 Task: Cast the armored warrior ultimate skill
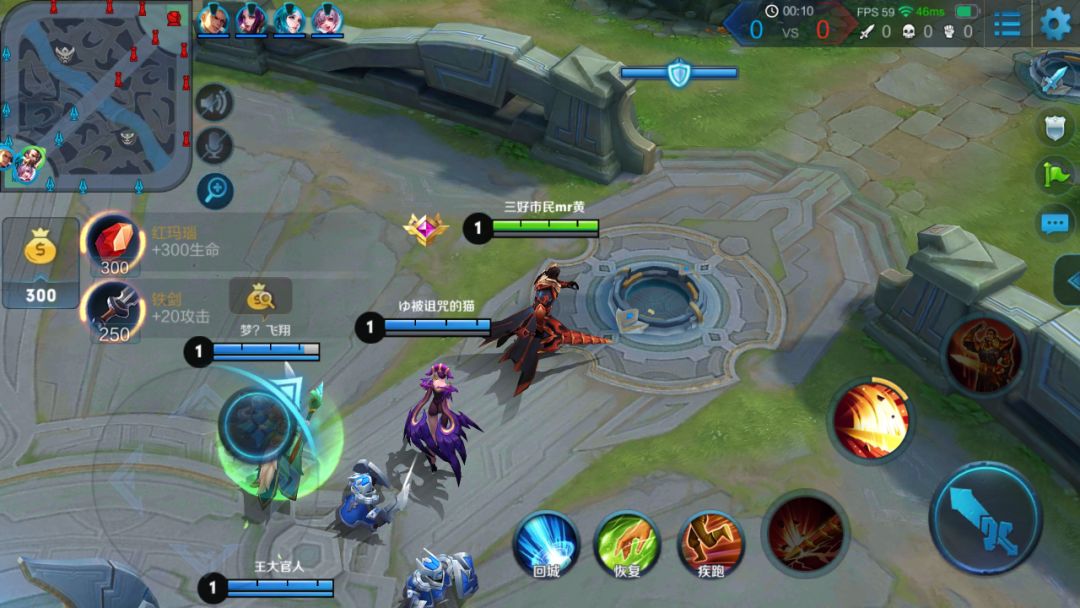[x=984, y=354]
